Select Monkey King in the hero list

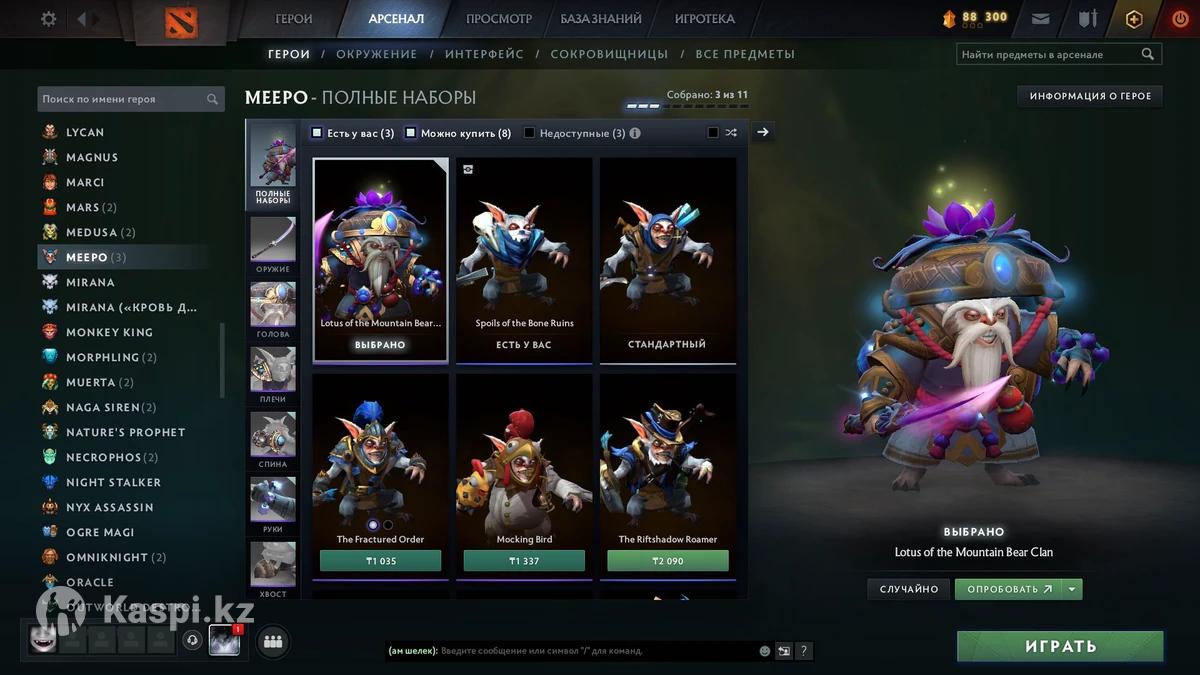(x=109, y=332)
